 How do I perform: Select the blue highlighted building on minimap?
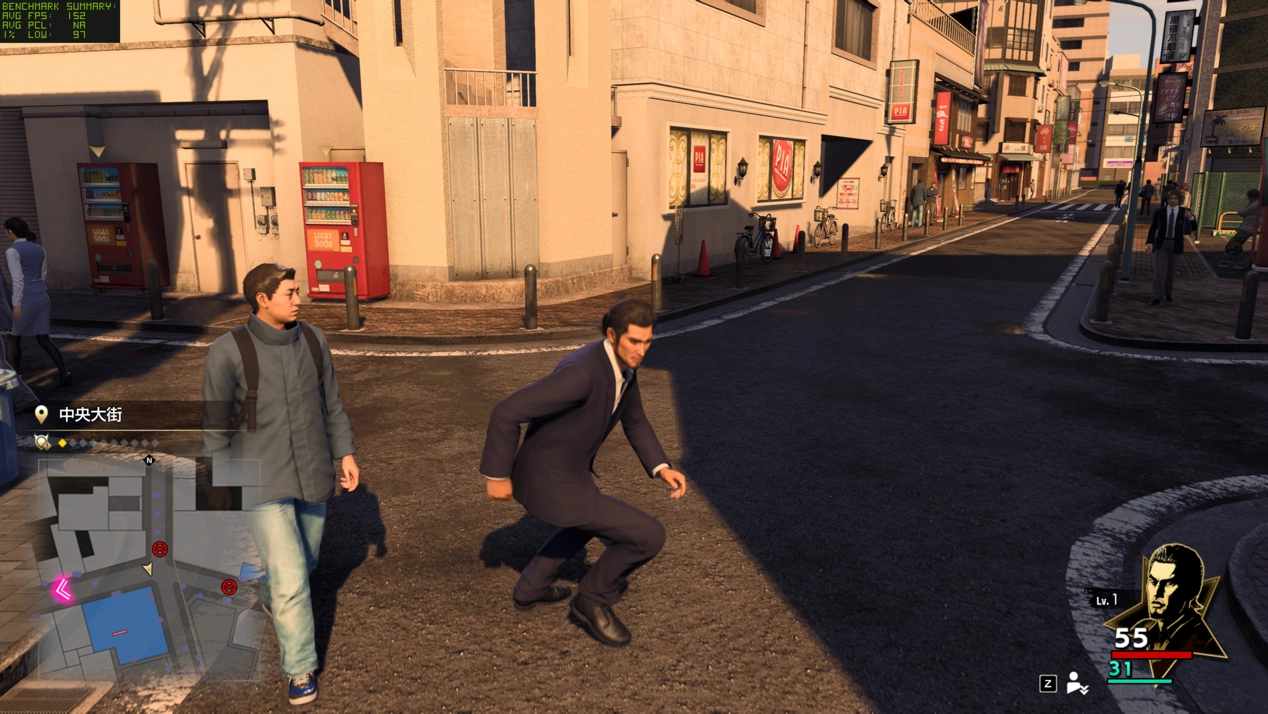(x=124, y=626)
